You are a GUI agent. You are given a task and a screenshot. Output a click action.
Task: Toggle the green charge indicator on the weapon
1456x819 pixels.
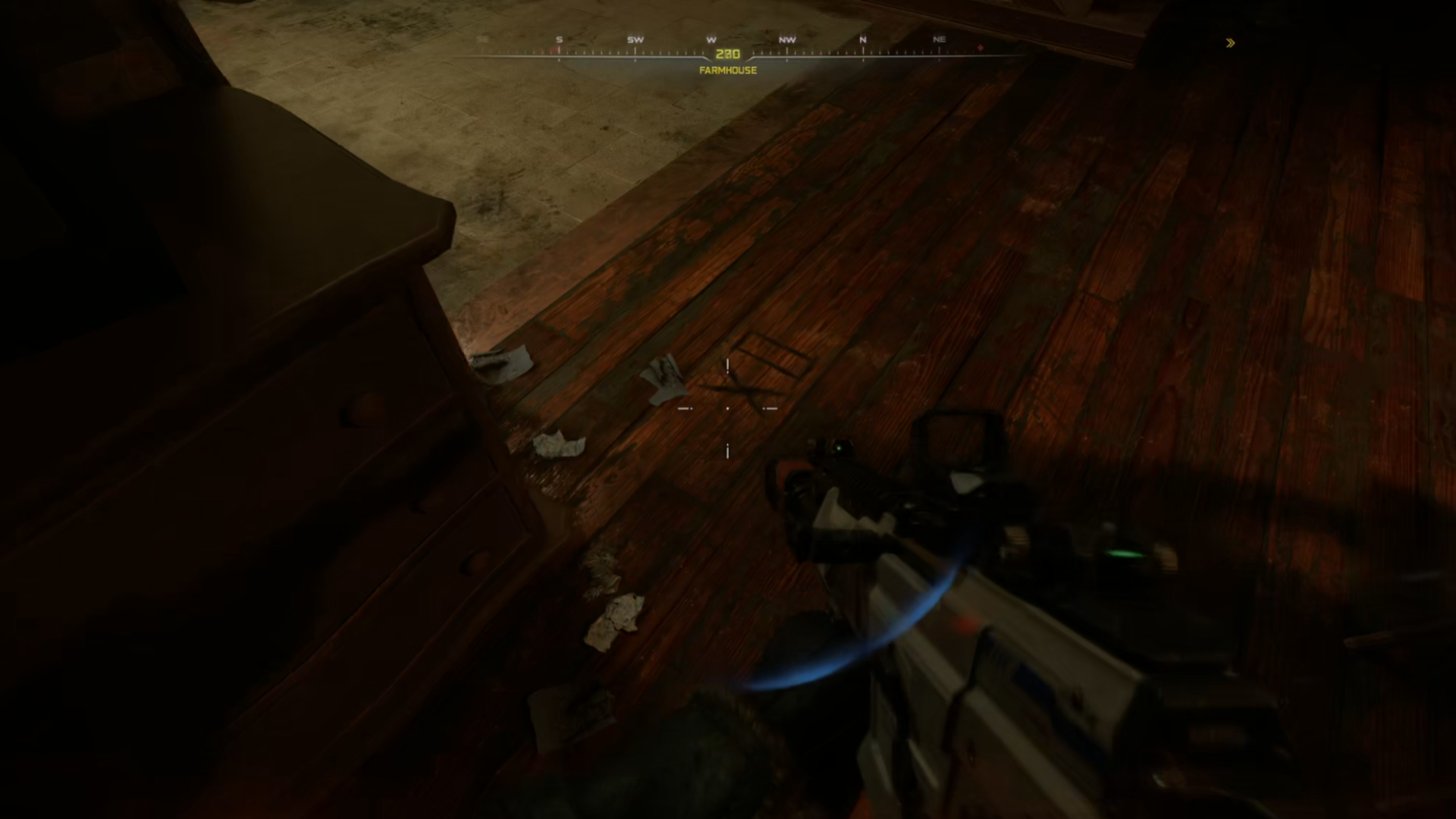click(x=839, y=447)
